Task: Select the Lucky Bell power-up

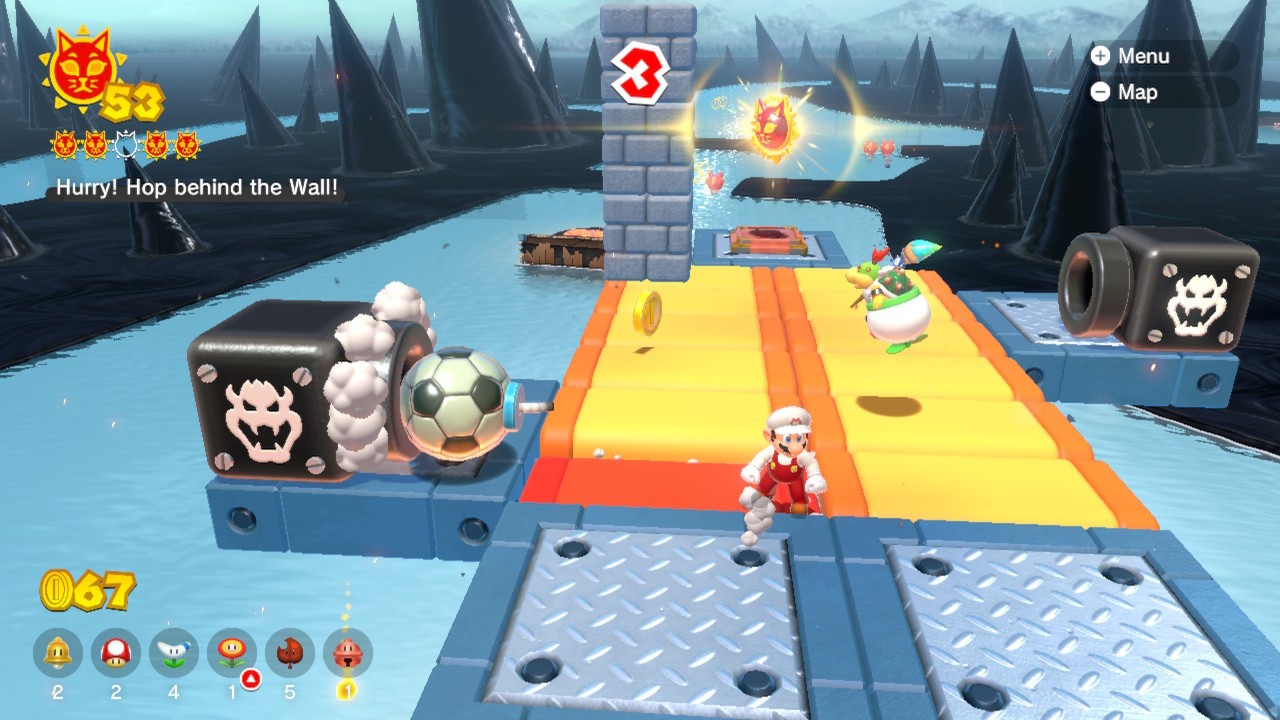Action: tap(348, 654)
